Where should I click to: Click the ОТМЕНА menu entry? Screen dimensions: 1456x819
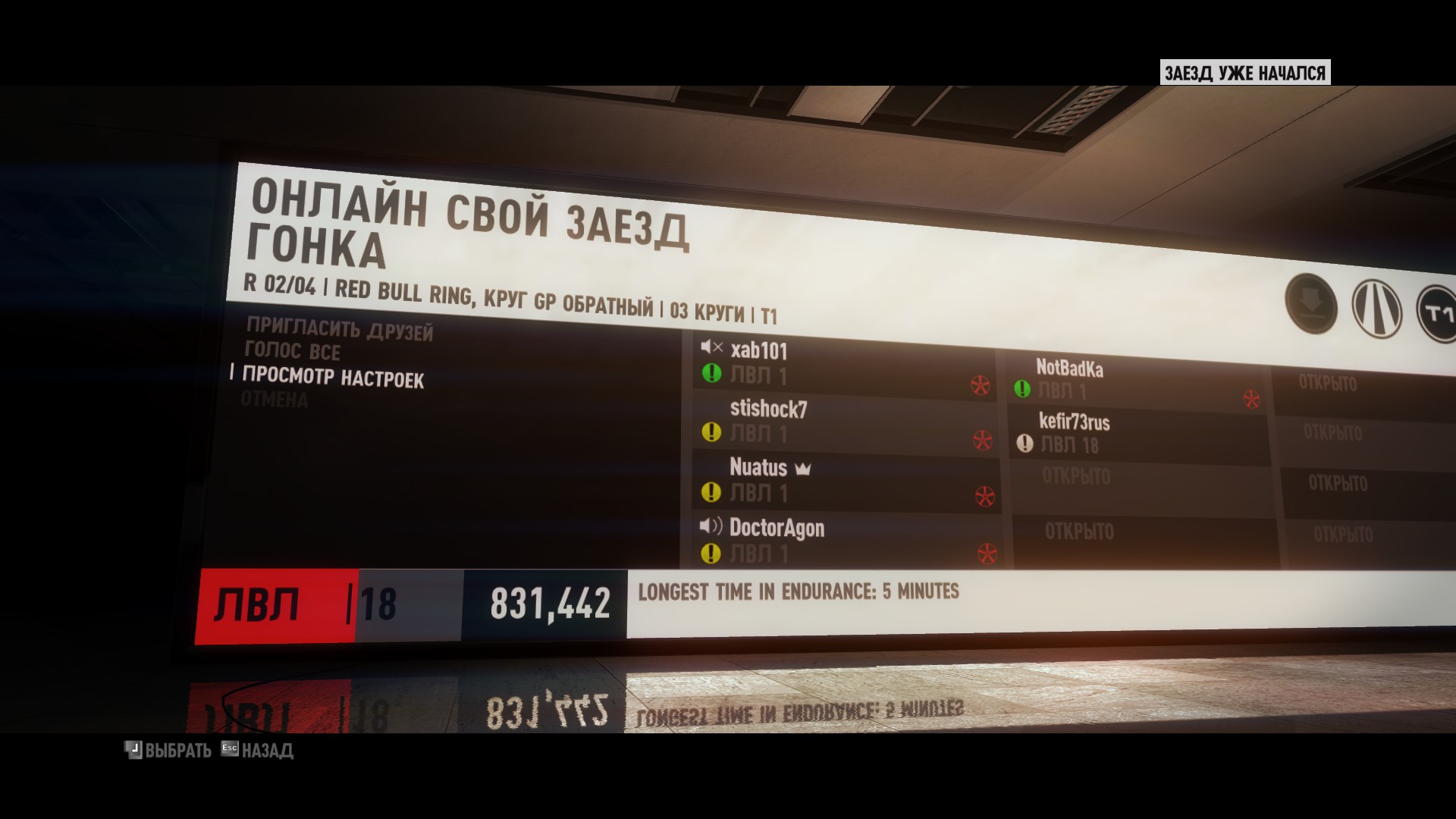click(275, 399)
